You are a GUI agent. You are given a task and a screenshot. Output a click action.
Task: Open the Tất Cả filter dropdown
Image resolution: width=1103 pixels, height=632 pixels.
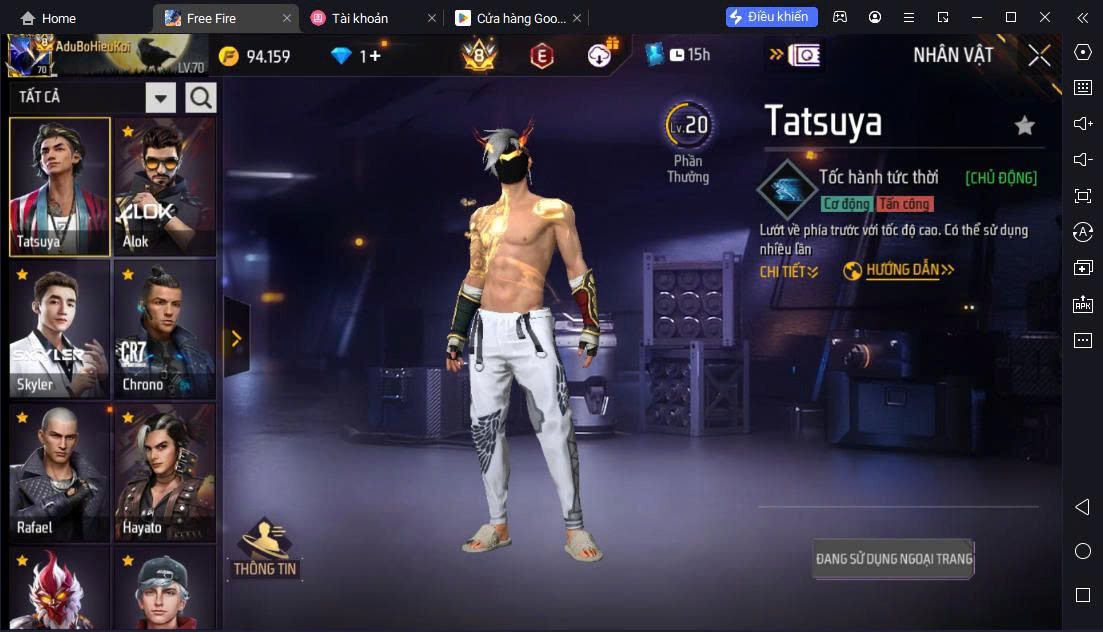point(161,98)
